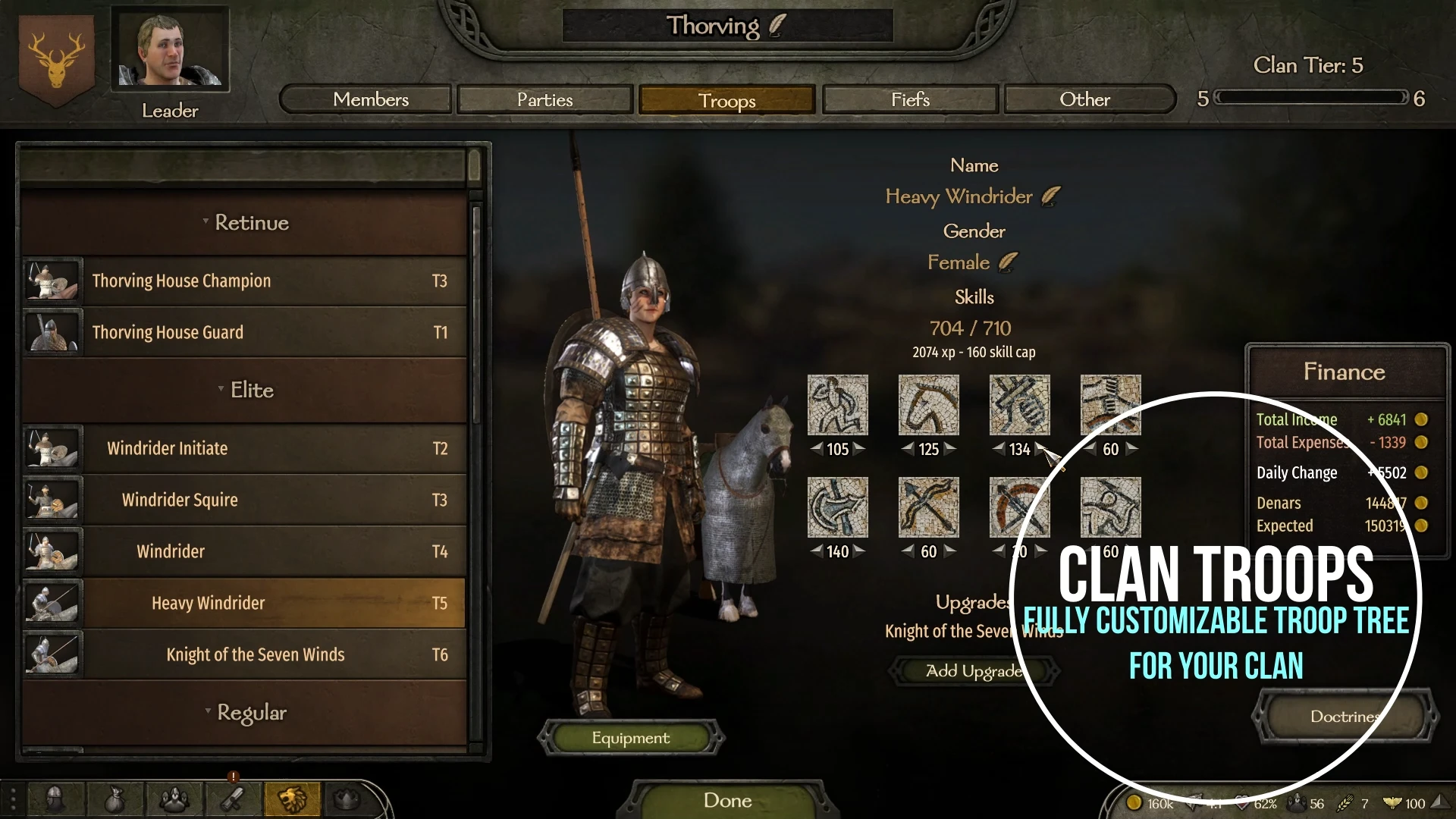Open the Doctrines panel

pyautogui.click(x=1345, y=717)
